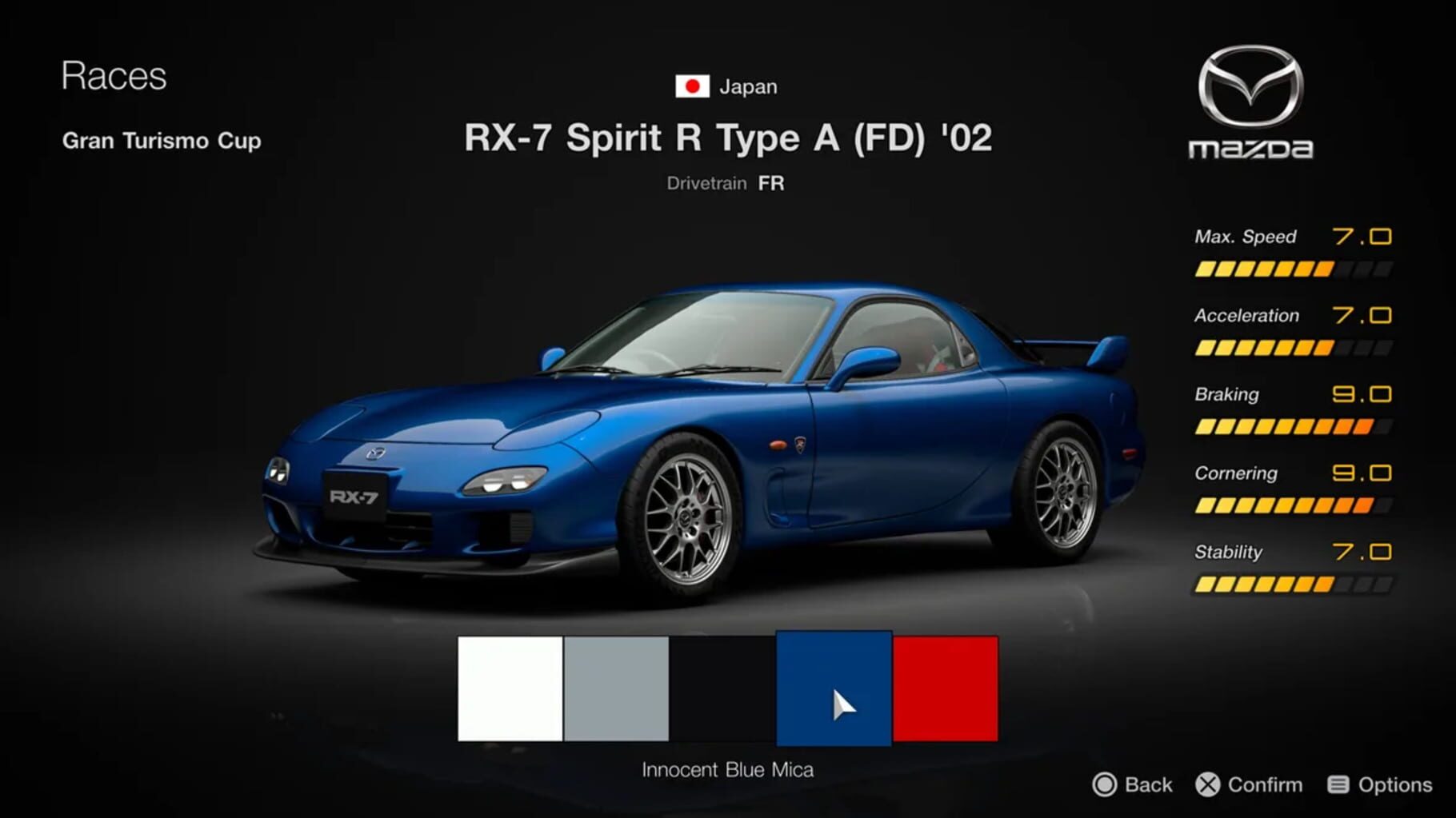Select Gran Turismo Cup

click(161, 141)
